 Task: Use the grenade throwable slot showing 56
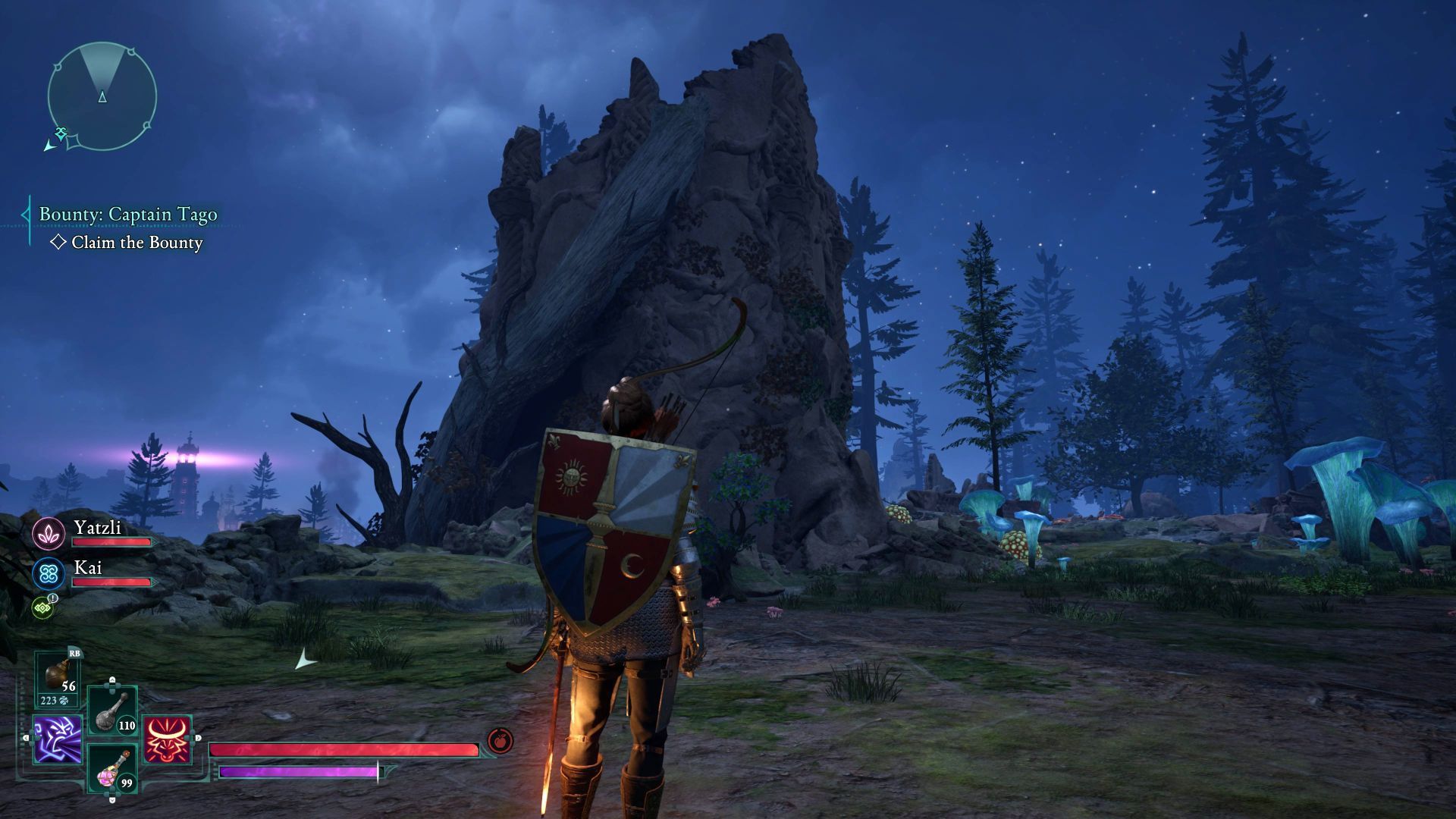pos(58,678)
